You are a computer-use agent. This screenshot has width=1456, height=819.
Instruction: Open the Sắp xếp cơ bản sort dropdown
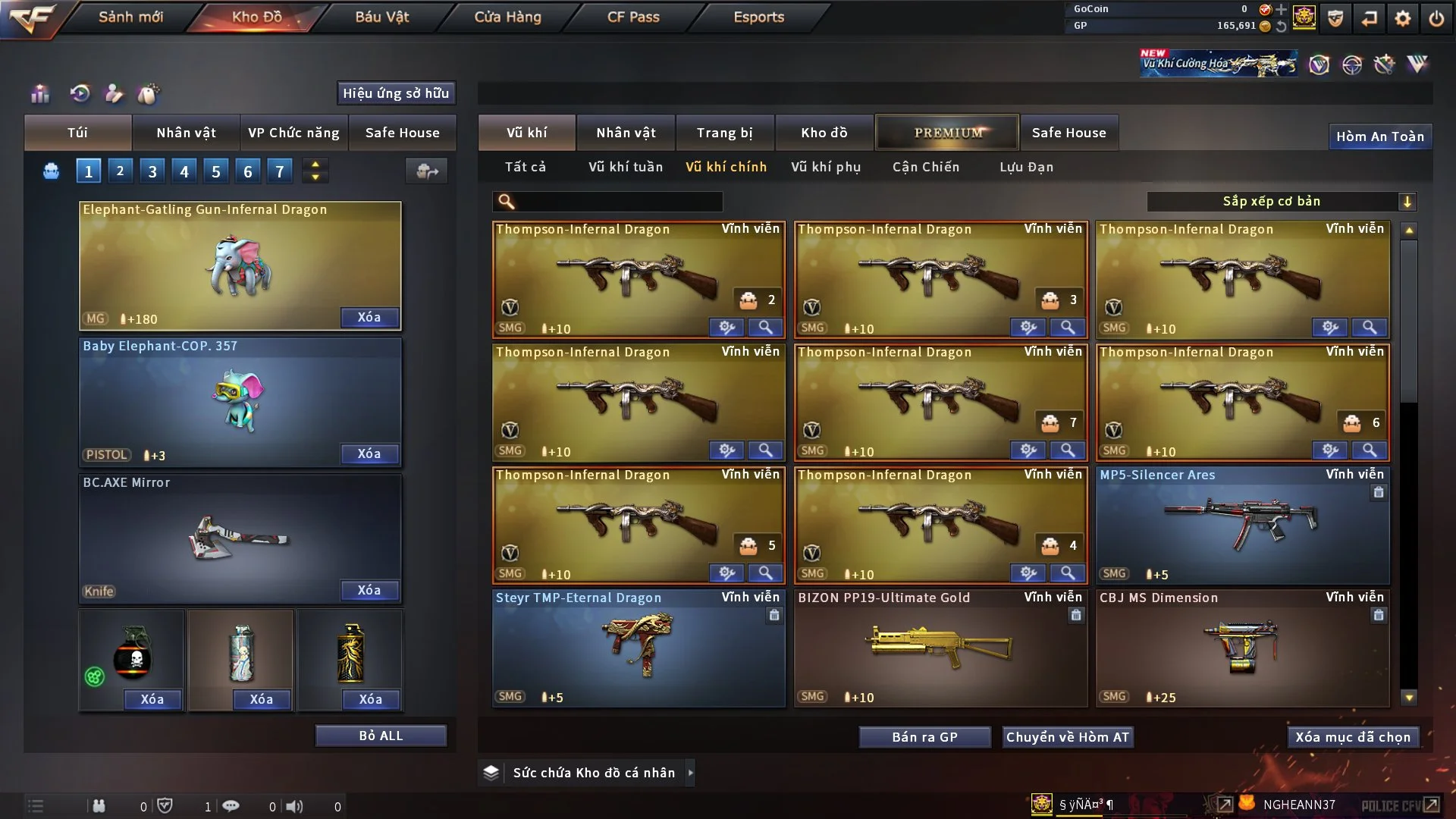[1281, 201]
